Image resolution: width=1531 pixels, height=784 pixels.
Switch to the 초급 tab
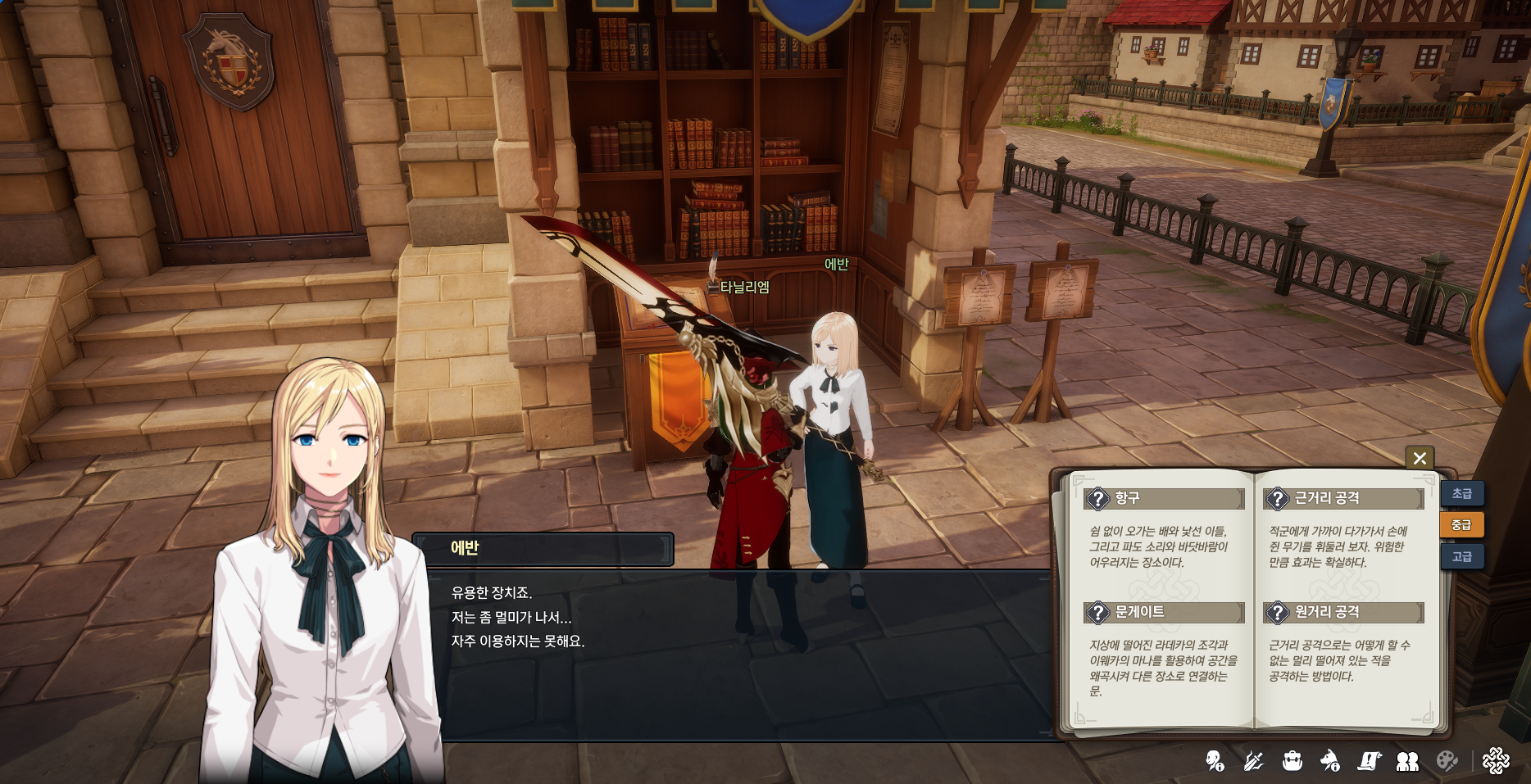click(1461, 493)
